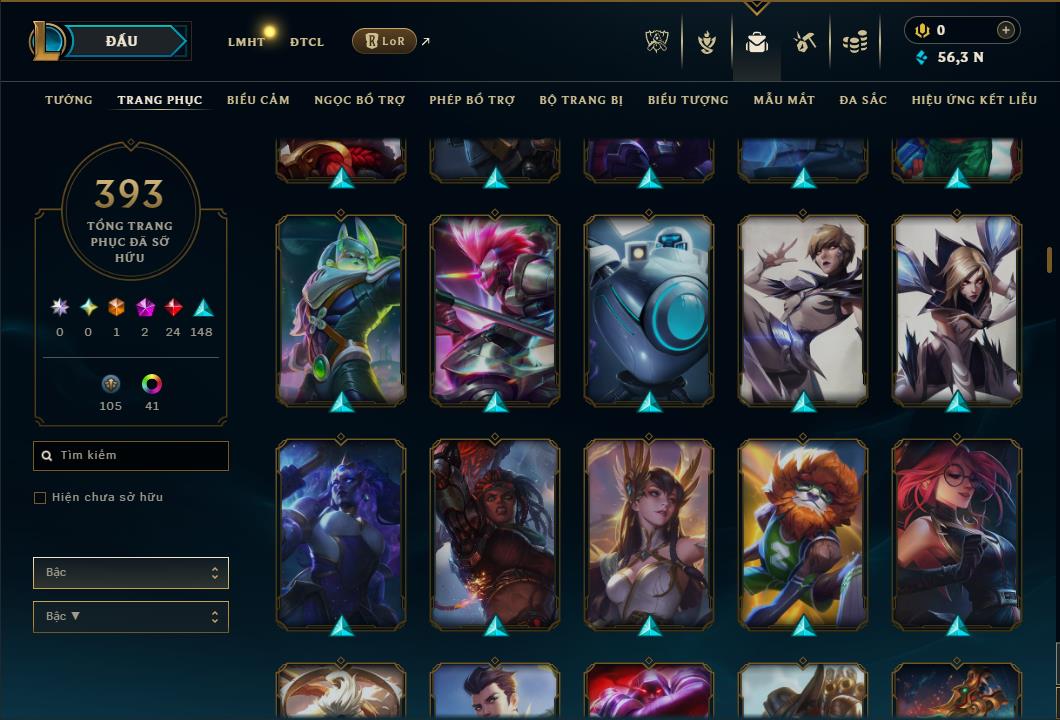Open the LoR launcher link
The height and width of the screenshot is (720, 1060).
[x=385, y=41]
